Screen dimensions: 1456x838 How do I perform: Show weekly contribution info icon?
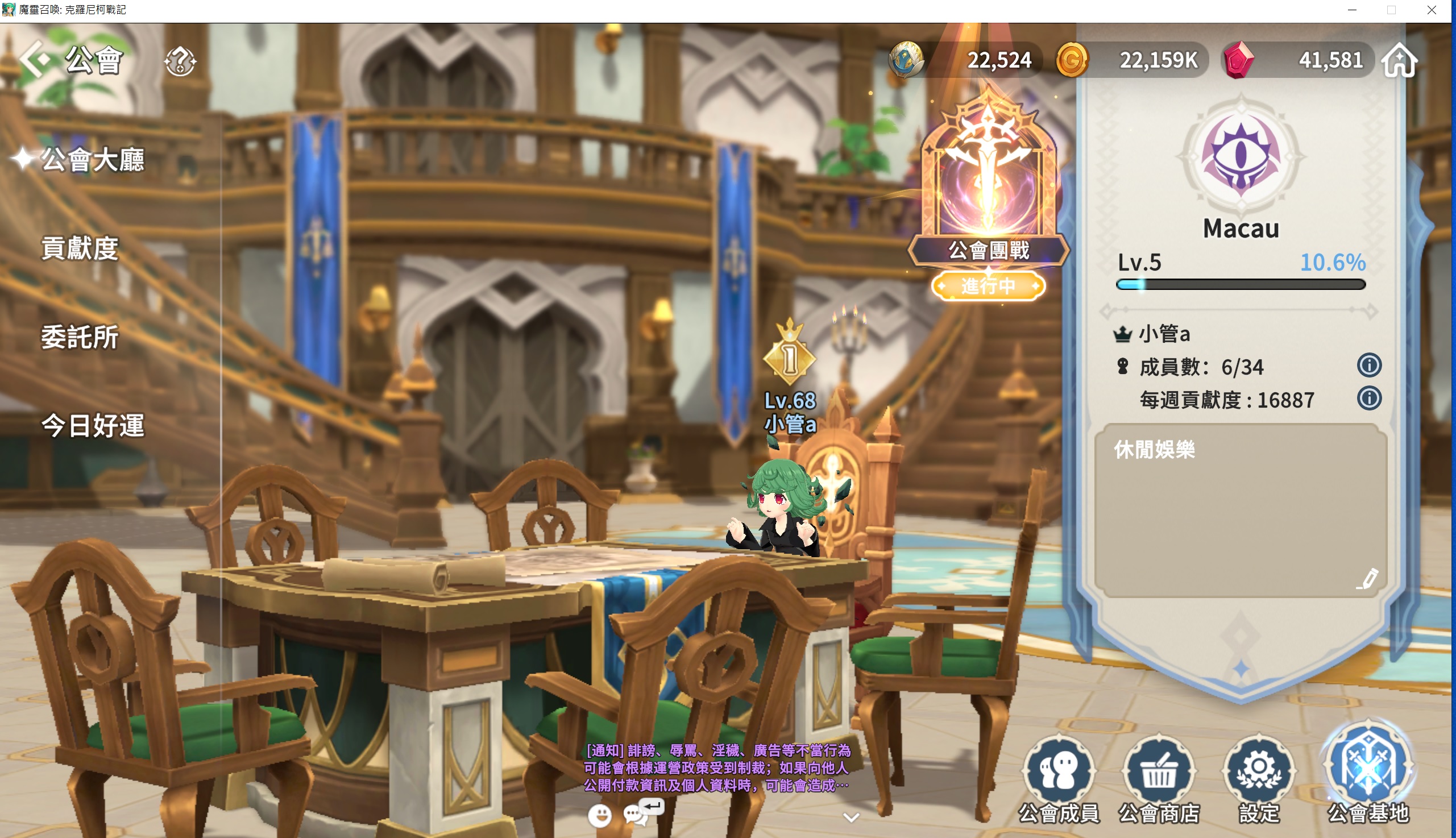tap(1369, 399)
